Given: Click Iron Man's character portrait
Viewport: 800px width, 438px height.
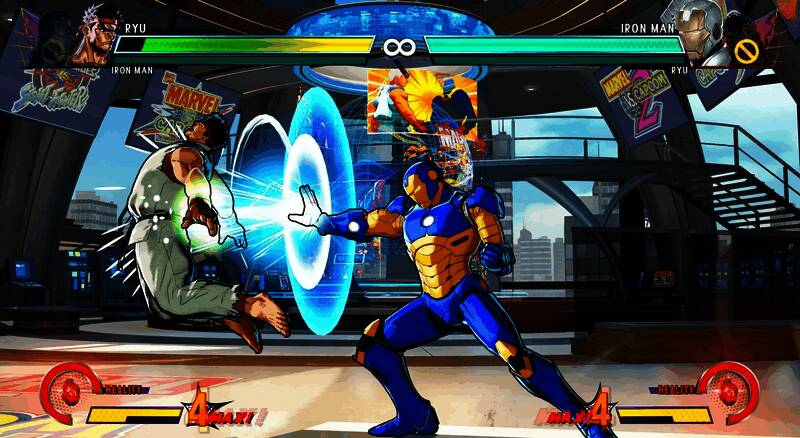Looking at the screenshot, I should click(703, 32).
